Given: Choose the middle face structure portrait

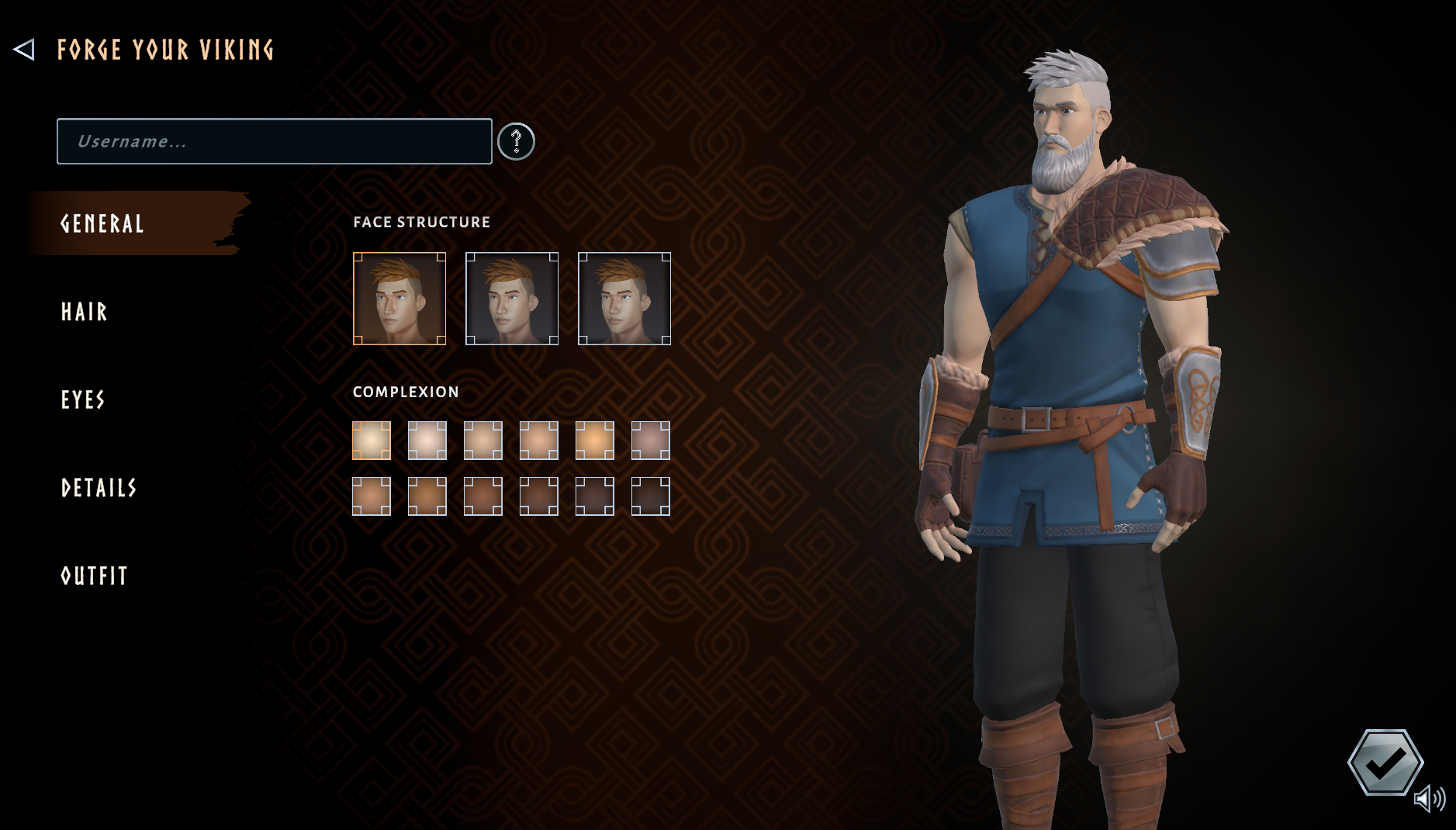Looking at the screenshot, I should (x=511, y=298).
